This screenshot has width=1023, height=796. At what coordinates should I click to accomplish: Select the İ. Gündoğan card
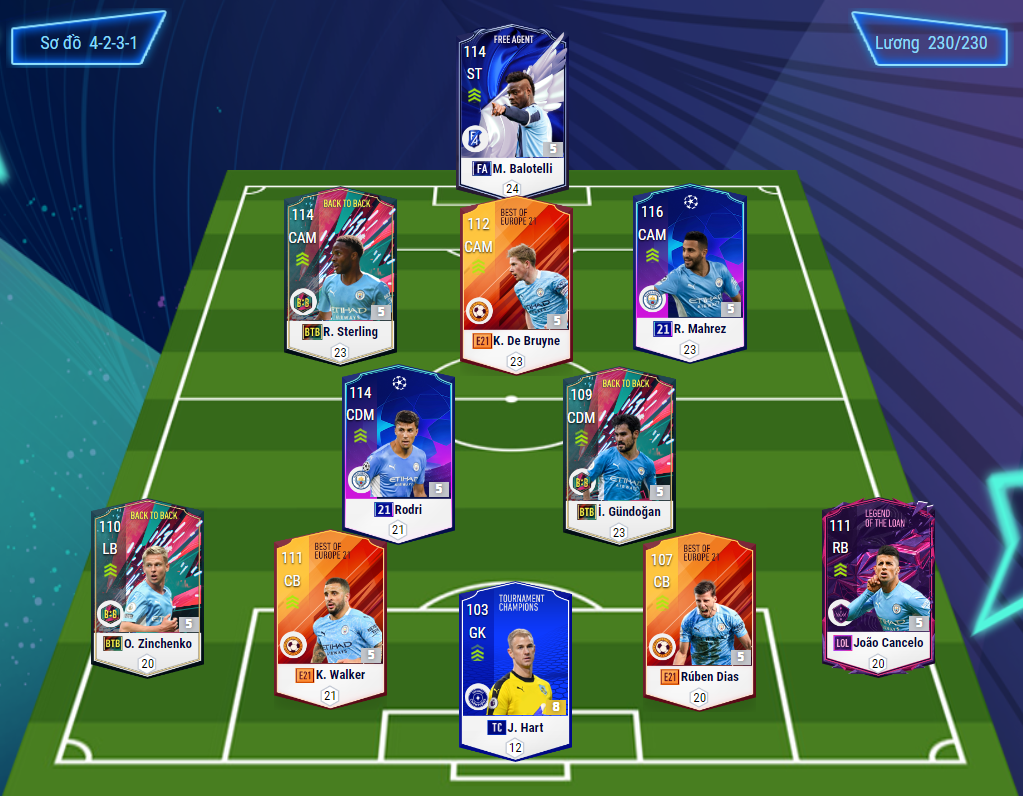pyautogui.click(x=618, y=451)
